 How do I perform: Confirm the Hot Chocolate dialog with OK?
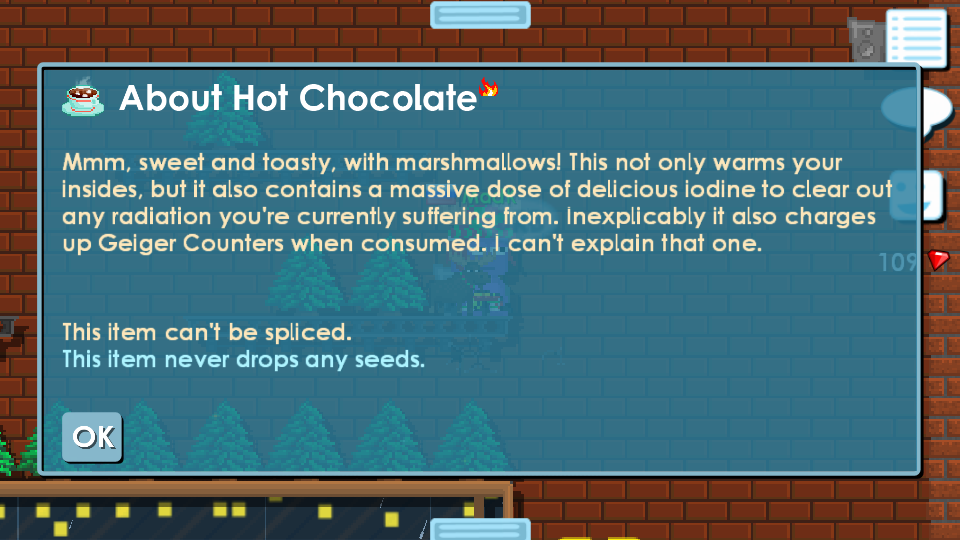pos(92,437)
